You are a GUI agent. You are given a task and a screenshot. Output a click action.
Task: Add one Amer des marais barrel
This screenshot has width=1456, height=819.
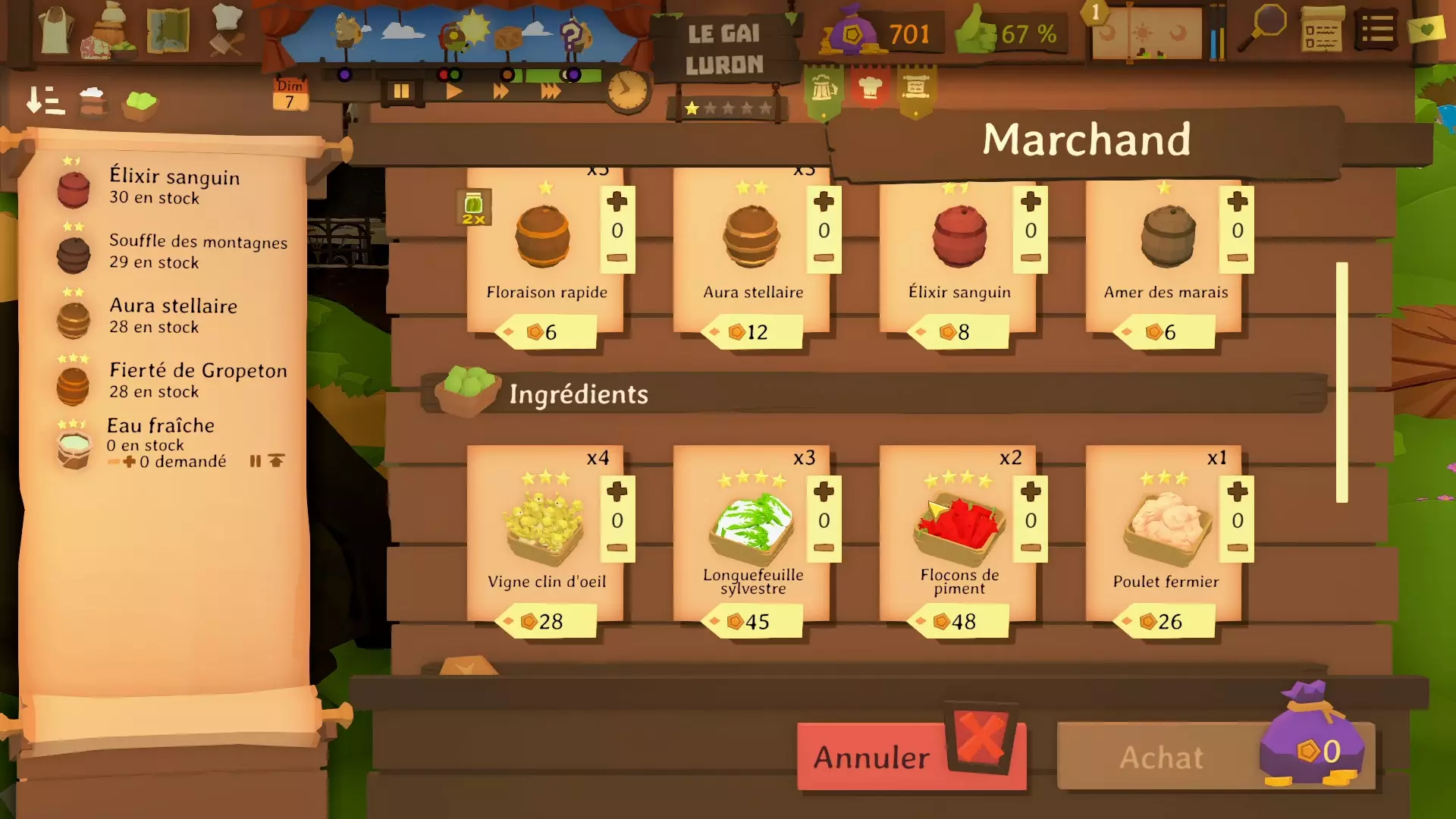point(1237,202)
